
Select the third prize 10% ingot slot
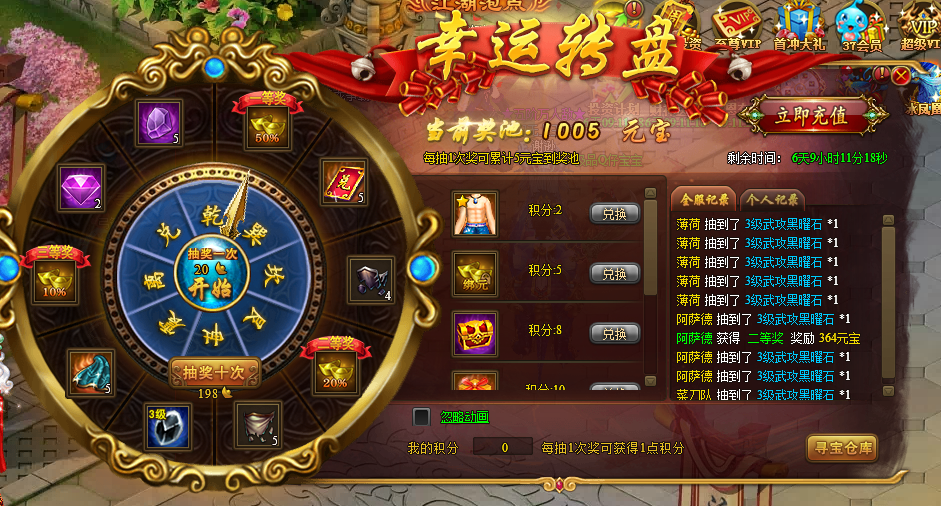tap(56, 283)
